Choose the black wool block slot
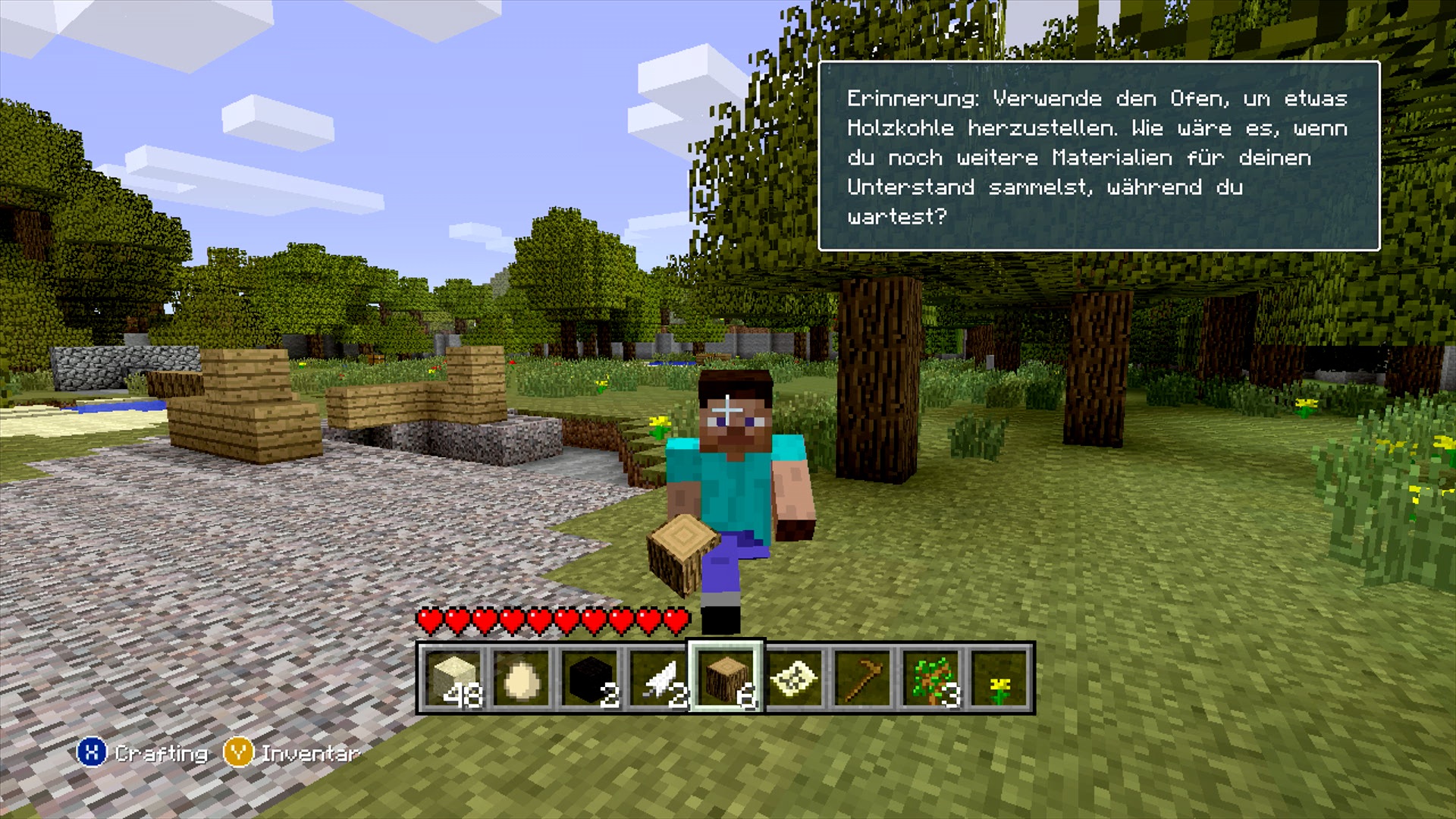This screenshot has width=1456, height=819. coord(590,679)
